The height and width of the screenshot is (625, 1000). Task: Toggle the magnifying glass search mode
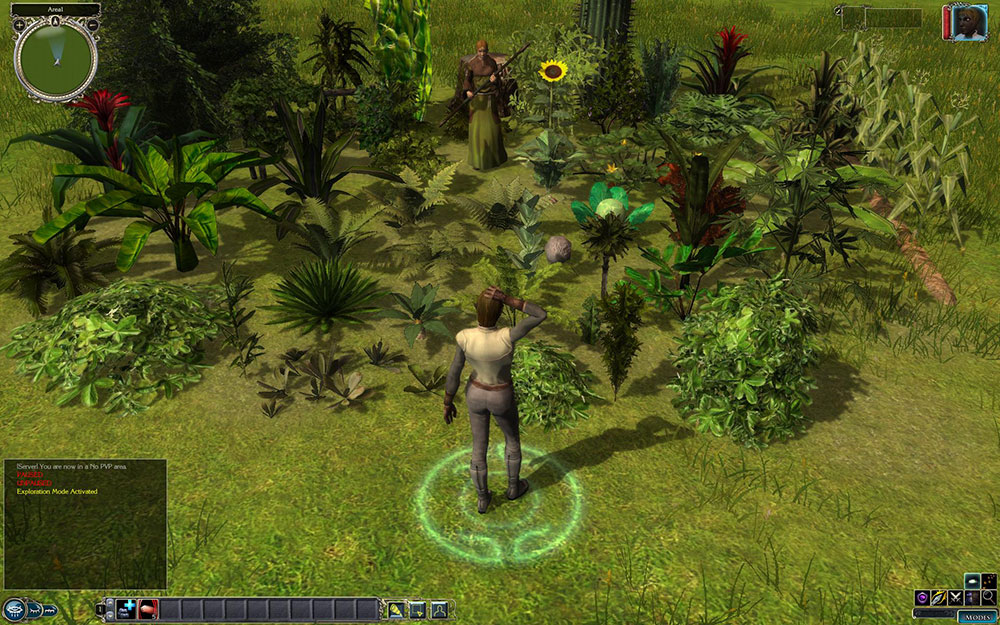[988, 597]
